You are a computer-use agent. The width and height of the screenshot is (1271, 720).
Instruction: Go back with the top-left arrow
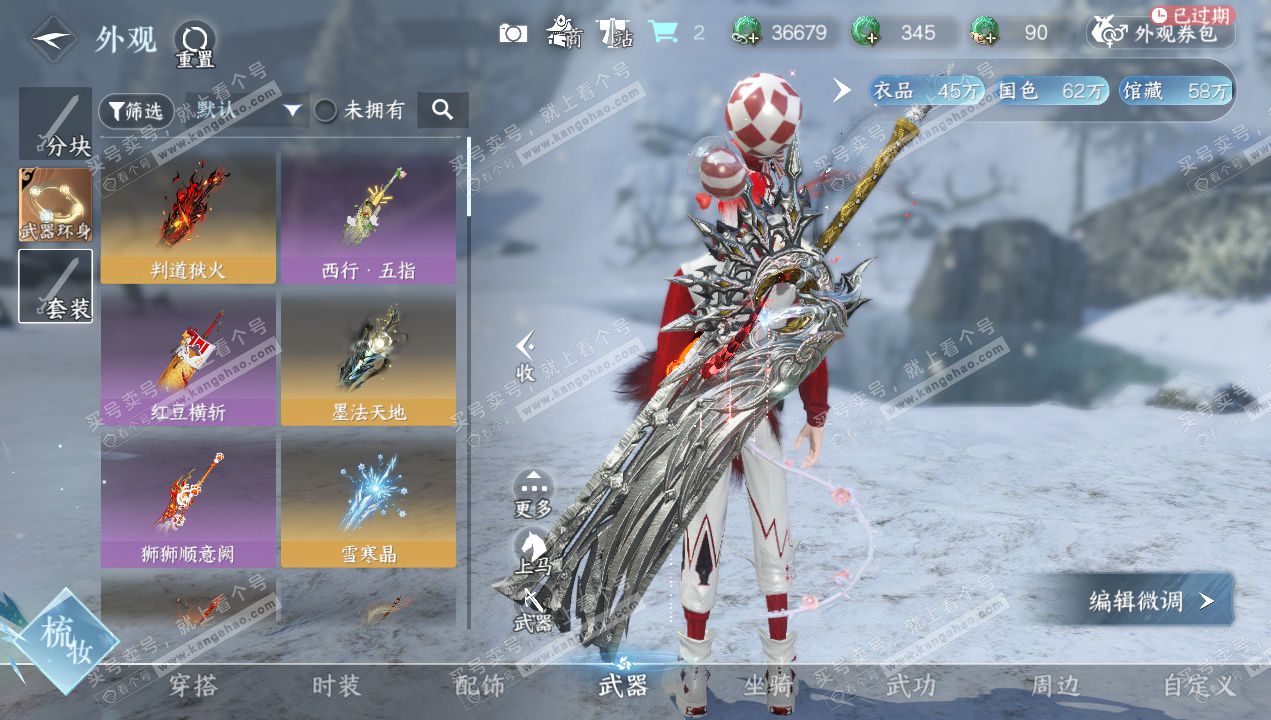[x=54, y=41]
